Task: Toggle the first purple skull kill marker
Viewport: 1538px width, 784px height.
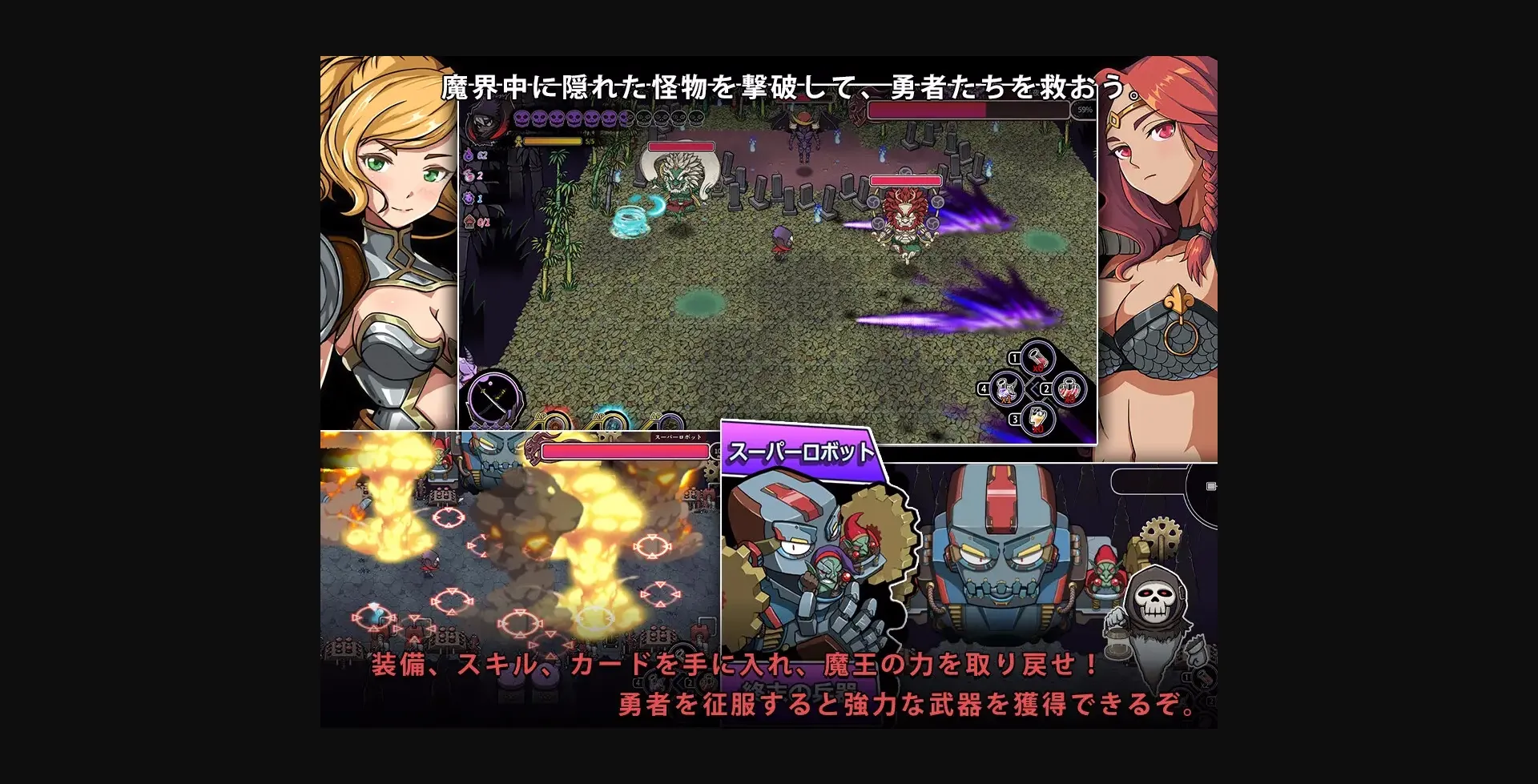Action: [x=522, y=119]
